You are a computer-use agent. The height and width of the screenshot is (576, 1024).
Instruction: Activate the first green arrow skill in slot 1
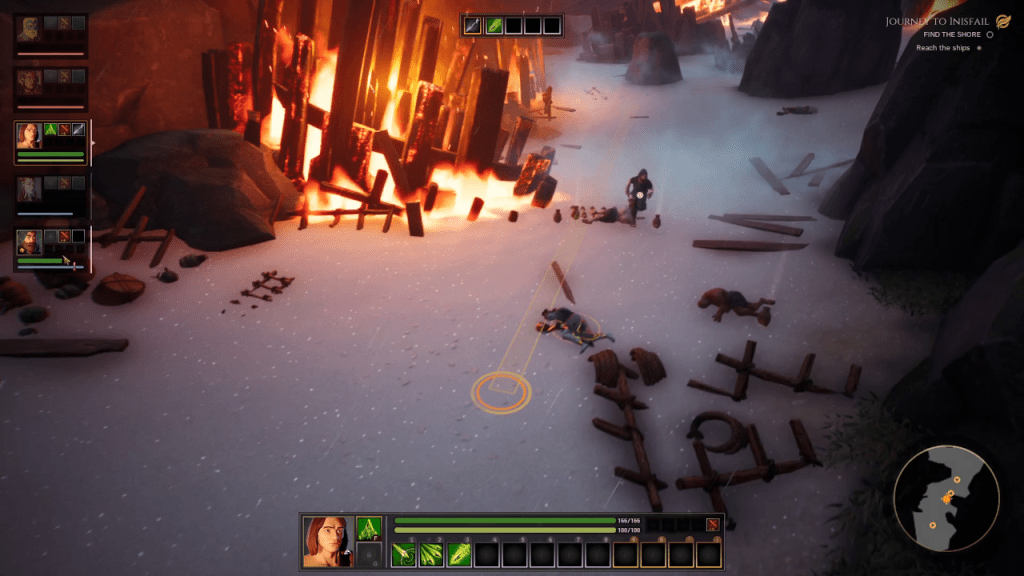tap(404, 553)
